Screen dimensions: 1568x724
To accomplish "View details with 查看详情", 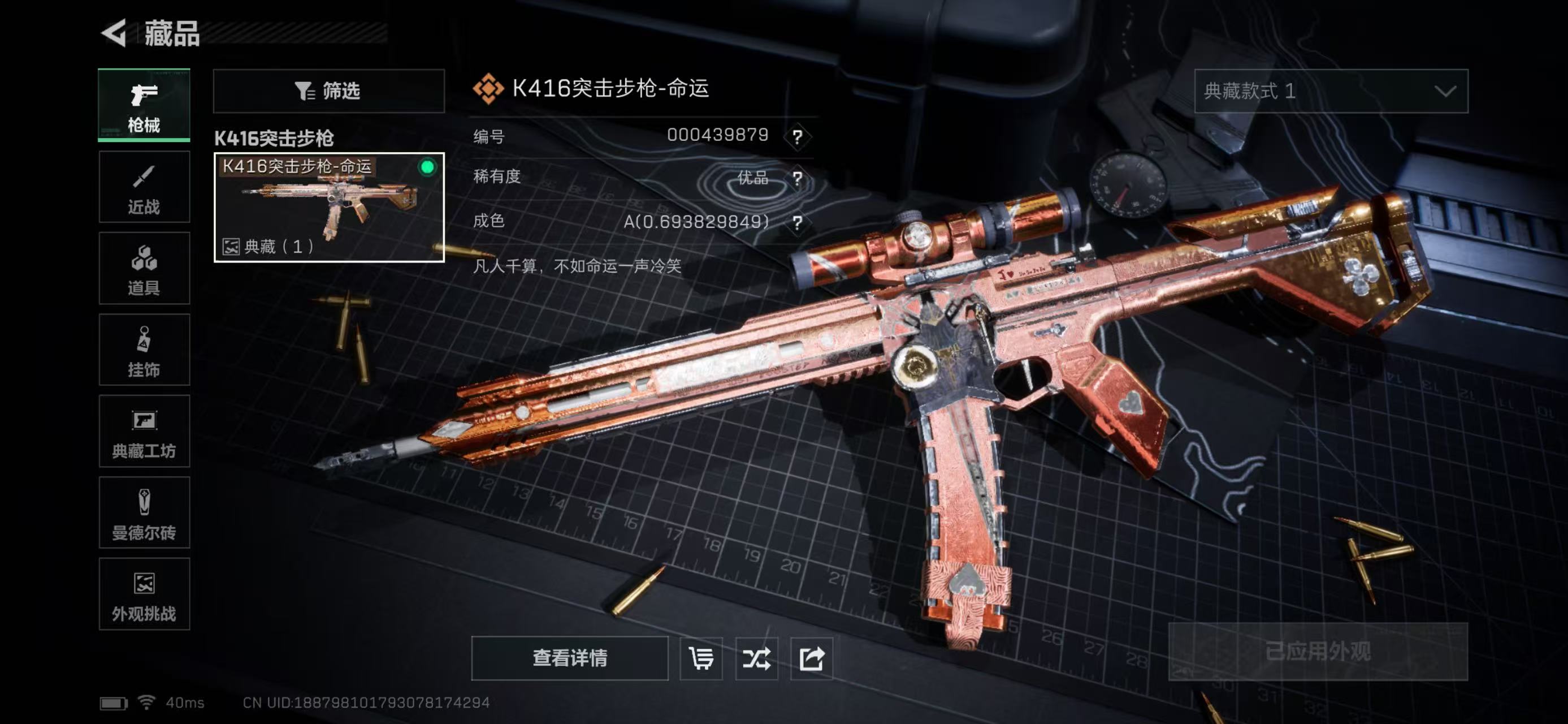I will 570,658.
